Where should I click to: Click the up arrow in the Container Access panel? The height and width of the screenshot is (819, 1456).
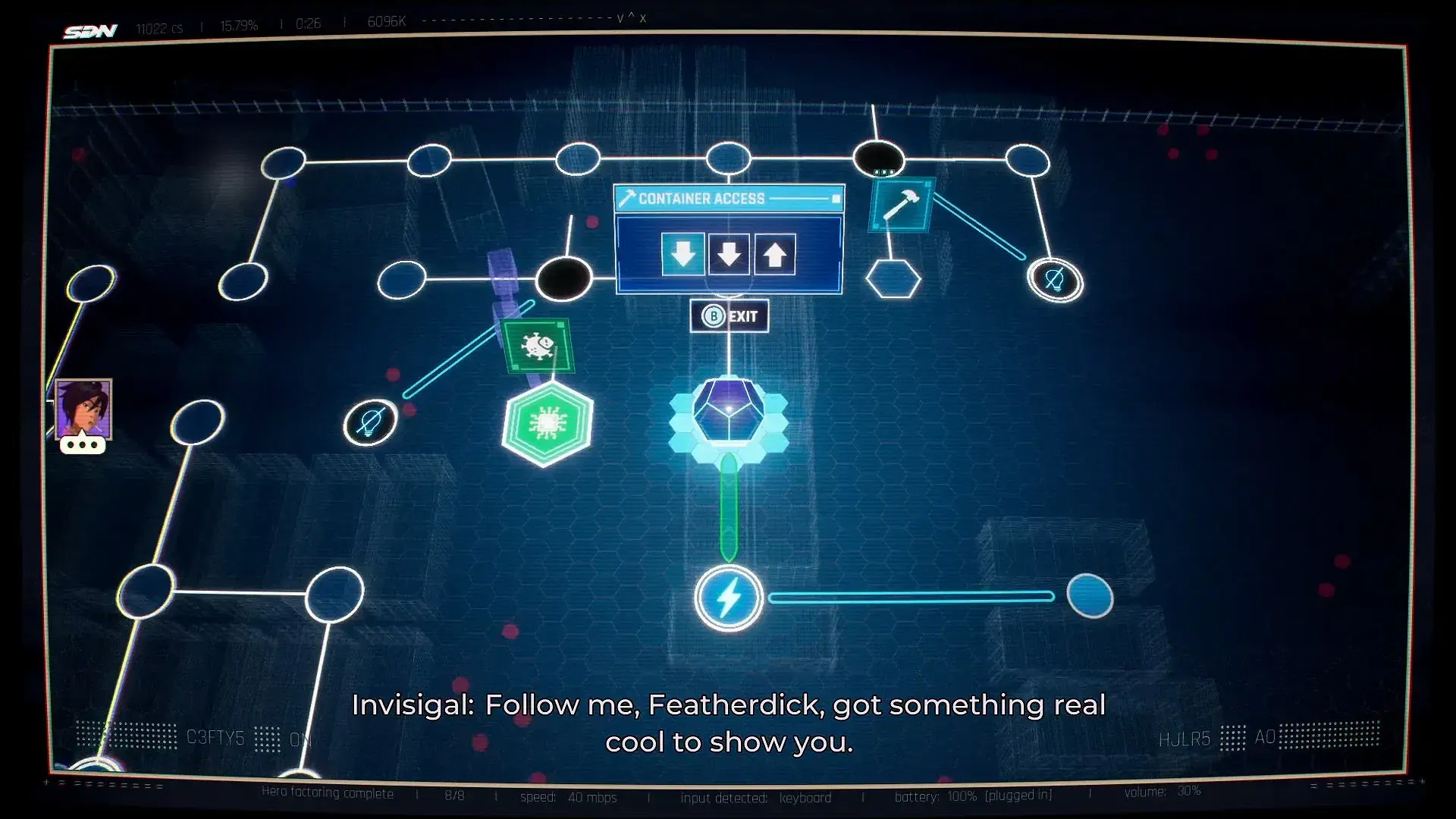[774, 254]
